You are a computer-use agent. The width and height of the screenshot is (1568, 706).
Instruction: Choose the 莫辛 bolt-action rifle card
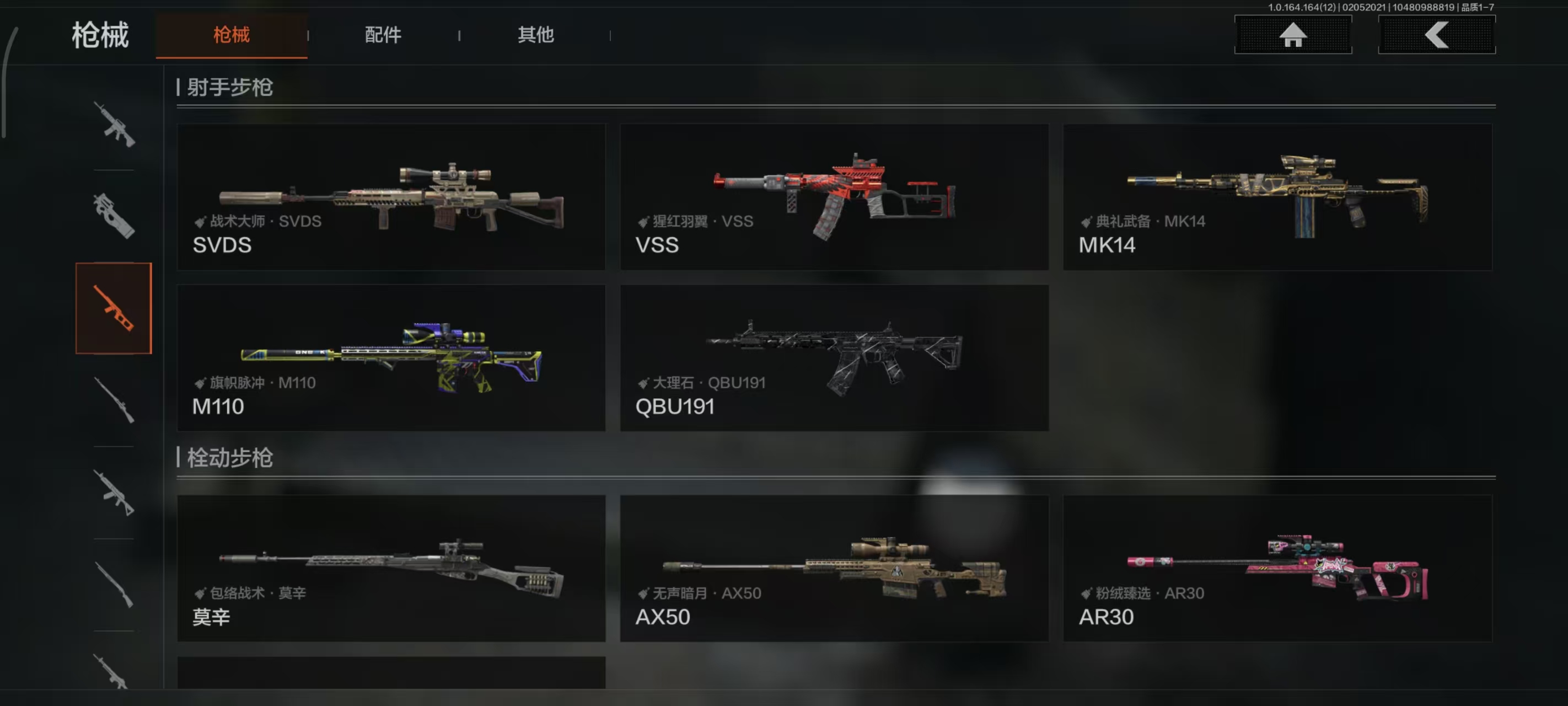(391, 568)
